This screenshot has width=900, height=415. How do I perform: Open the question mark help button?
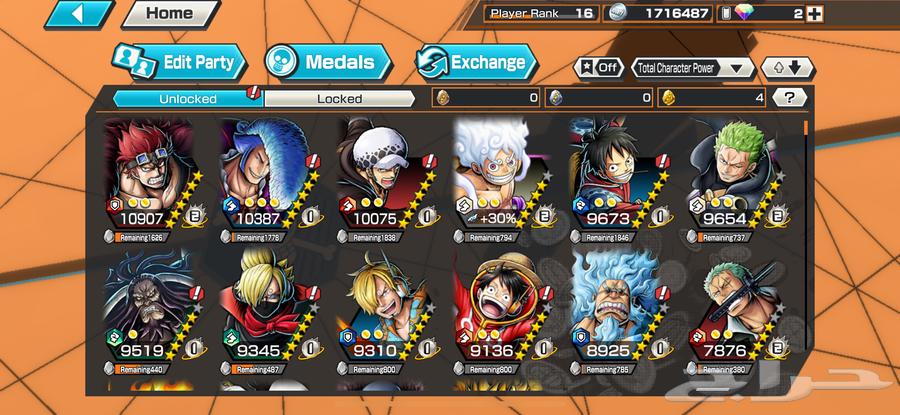(x=790, y=98)
